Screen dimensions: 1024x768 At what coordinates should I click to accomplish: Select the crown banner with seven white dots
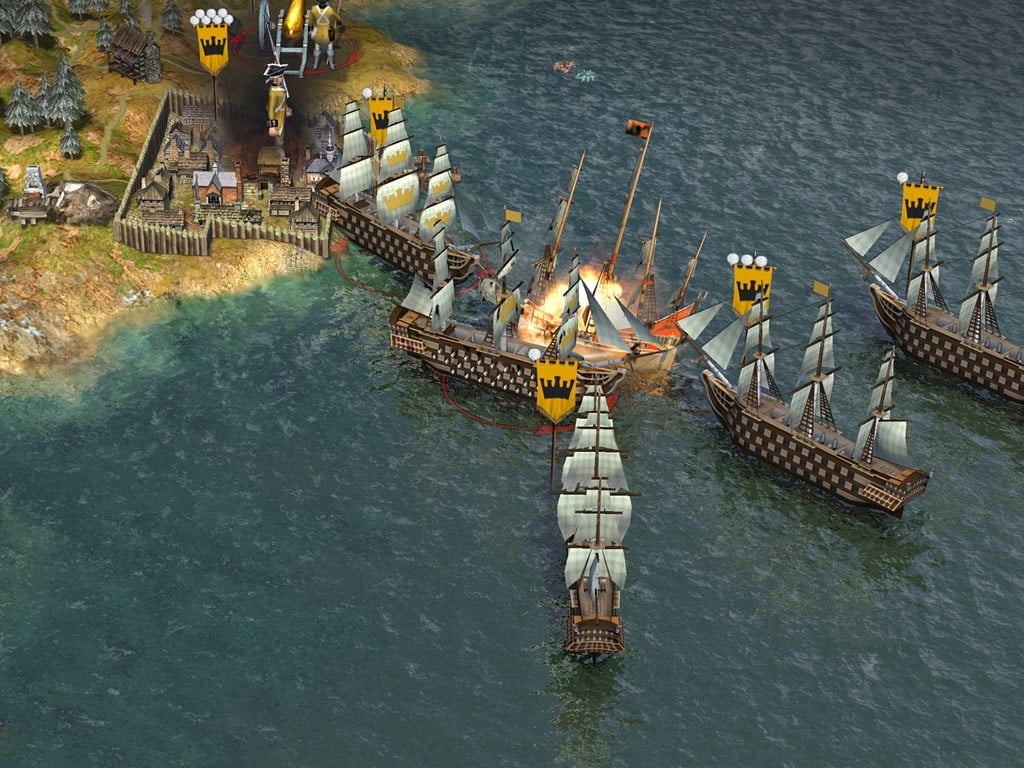coord(212,45)
